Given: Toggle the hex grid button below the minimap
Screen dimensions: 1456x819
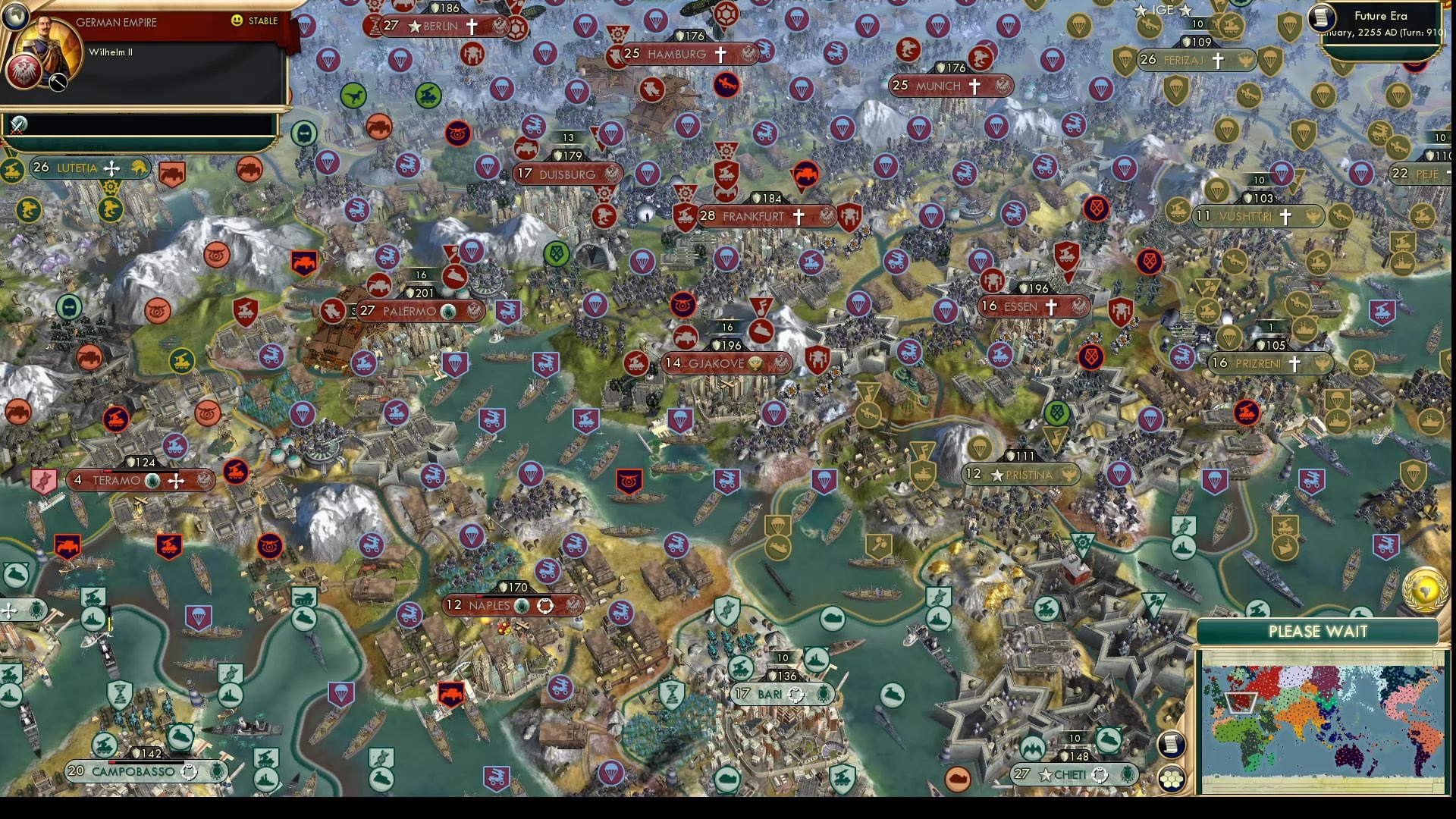Looking at the screenshot, I should [x=1170, y=777].
